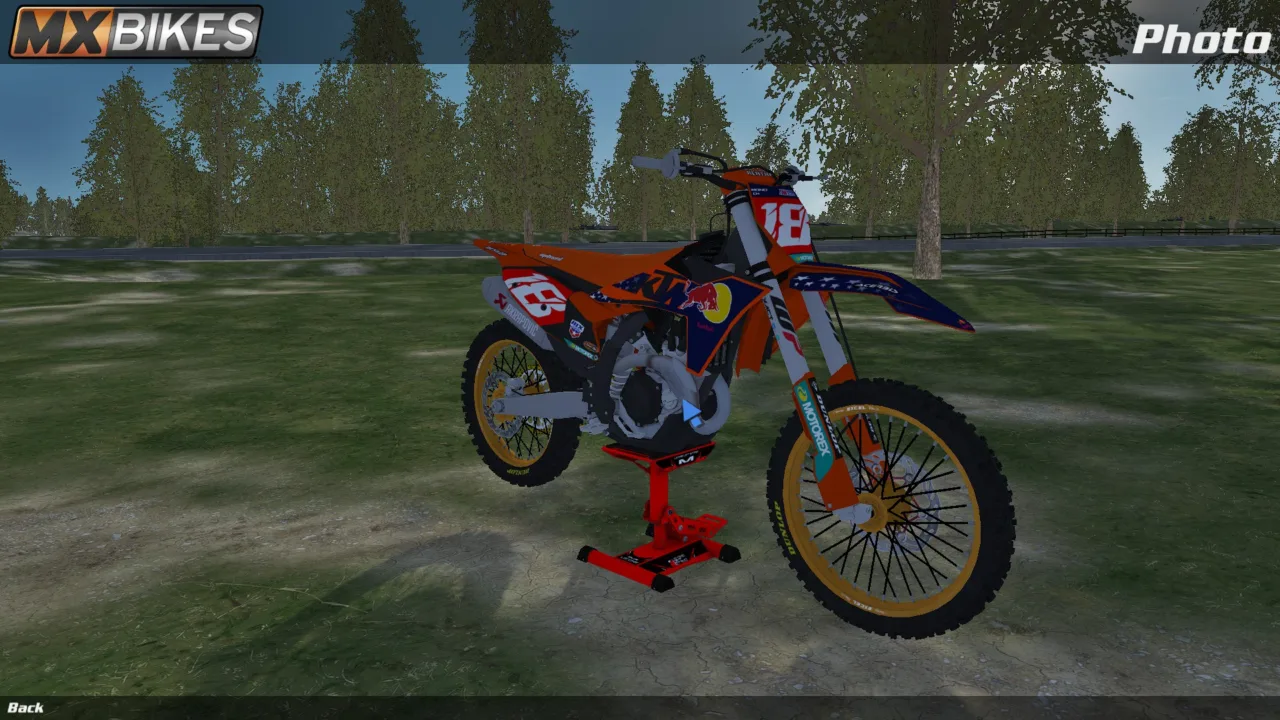The width and height of the screenshot is (1280, 720).
Task: Click the Photo title in the top corner
Action: 1200,40
